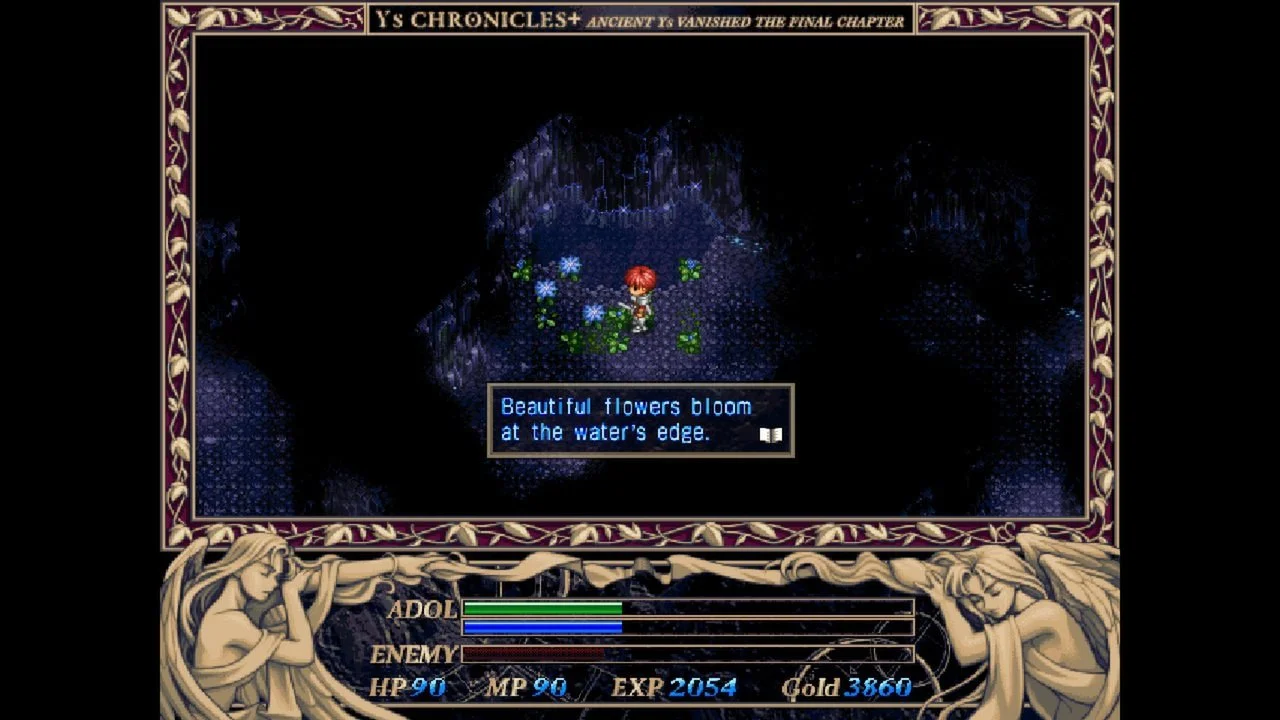The image size is (1280, 720).
Task: Click Adol's blue MP gauge
Action: [545, 626]
